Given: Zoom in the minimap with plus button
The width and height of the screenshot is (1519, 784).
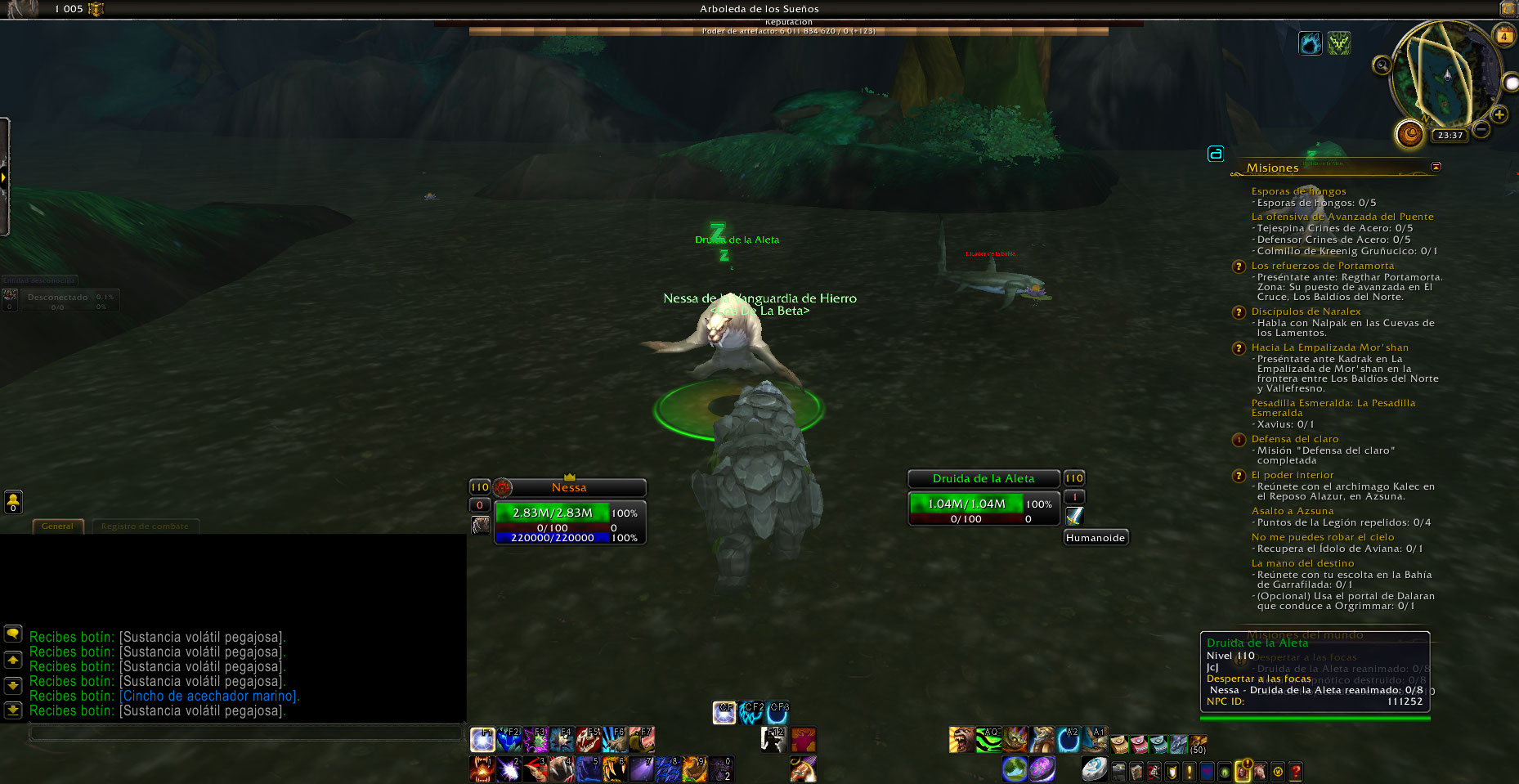Looking at the screenshot, I should tap(1499, 114).
